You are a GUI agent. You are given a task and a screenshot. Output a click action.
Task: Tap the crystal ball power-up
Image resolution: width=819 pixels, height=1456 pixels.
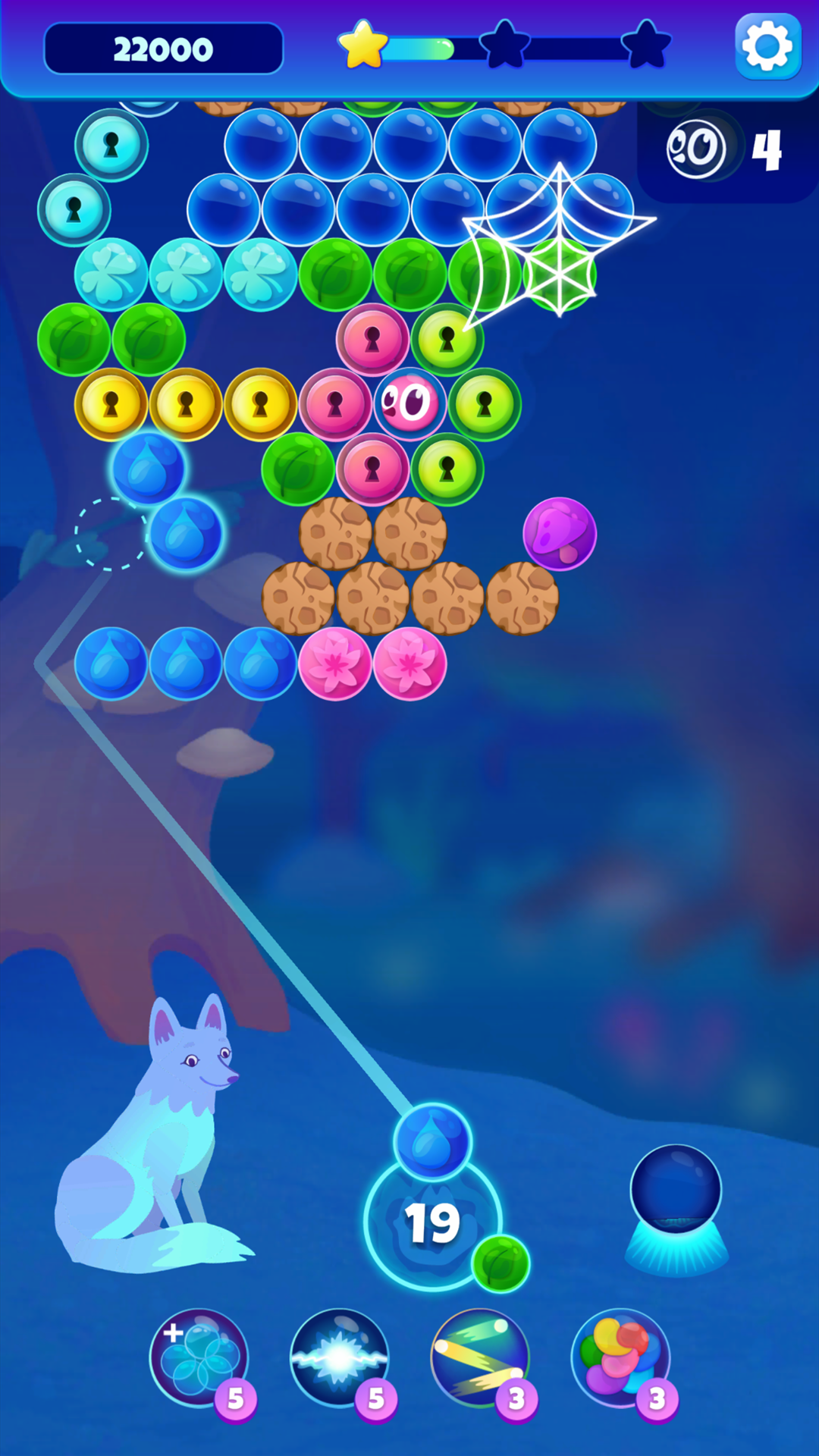click(676, 1194)
